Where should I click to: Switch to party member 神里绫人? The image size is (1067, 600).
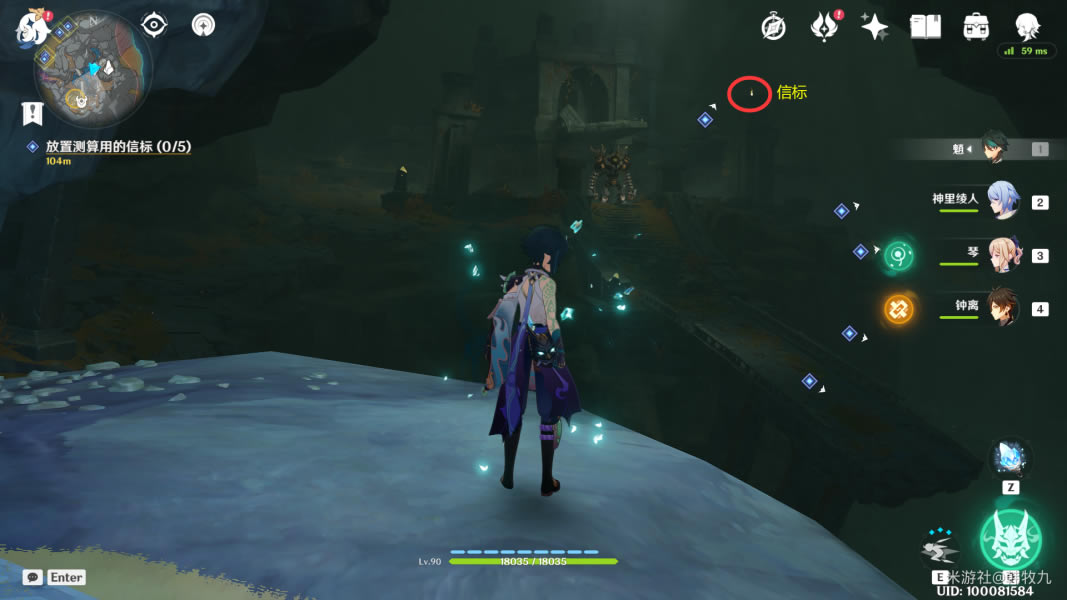click(x=1000, y=200)
